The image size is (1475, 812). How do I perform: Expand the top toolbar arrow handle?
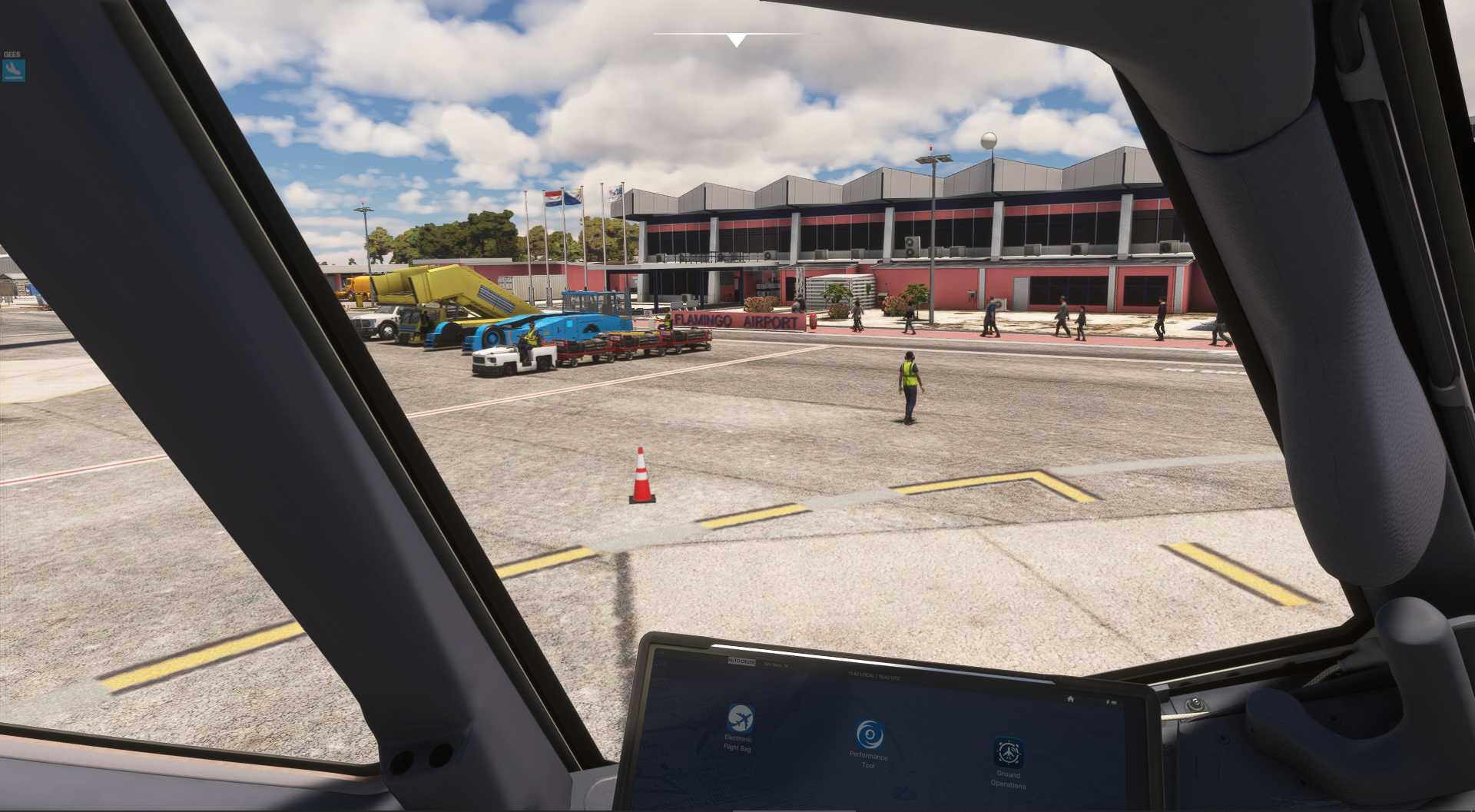point(736,40)
